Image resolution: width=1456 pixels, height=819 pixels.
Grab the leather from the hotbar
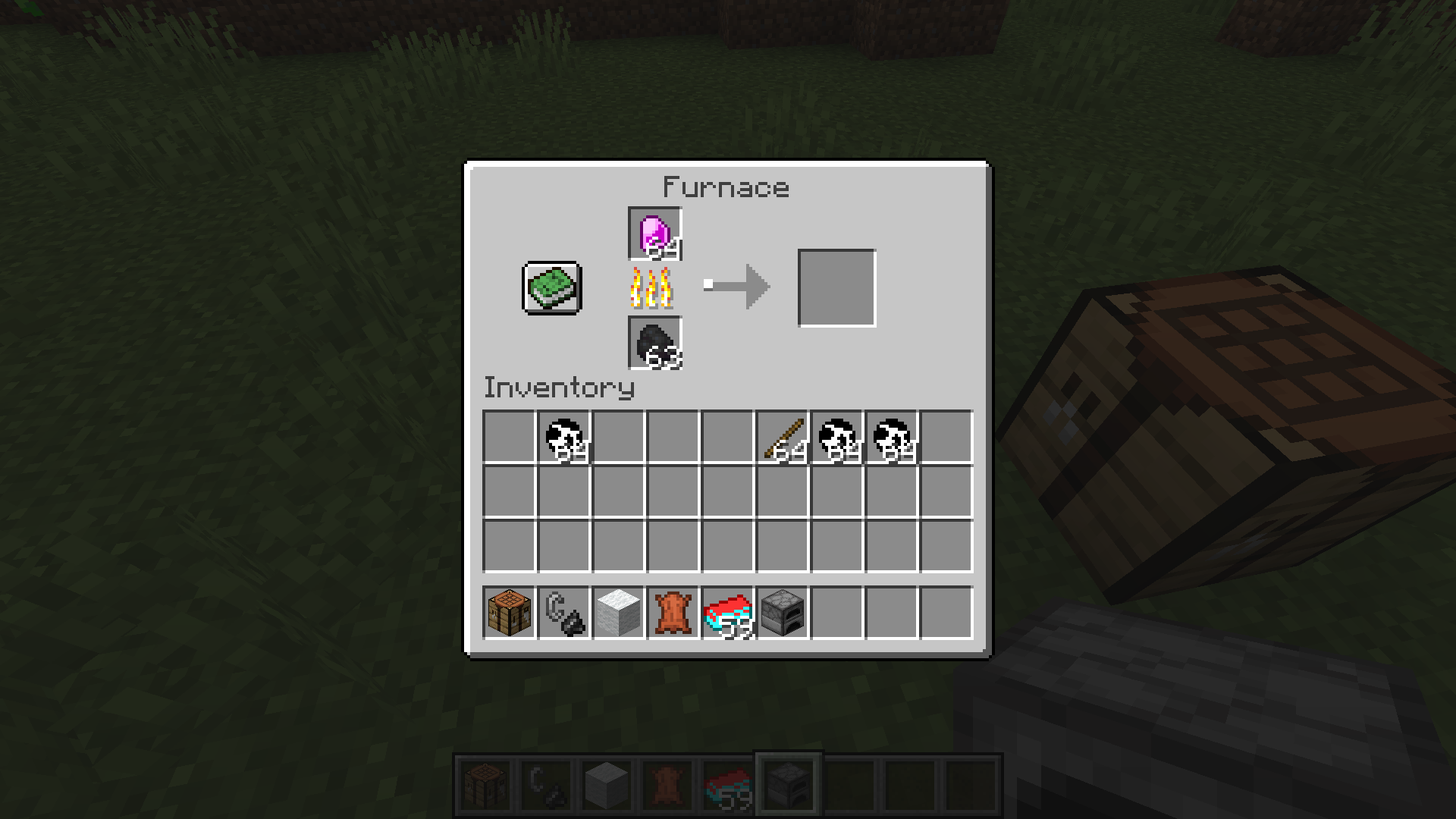pyautogui.click(x=673, y=613)
